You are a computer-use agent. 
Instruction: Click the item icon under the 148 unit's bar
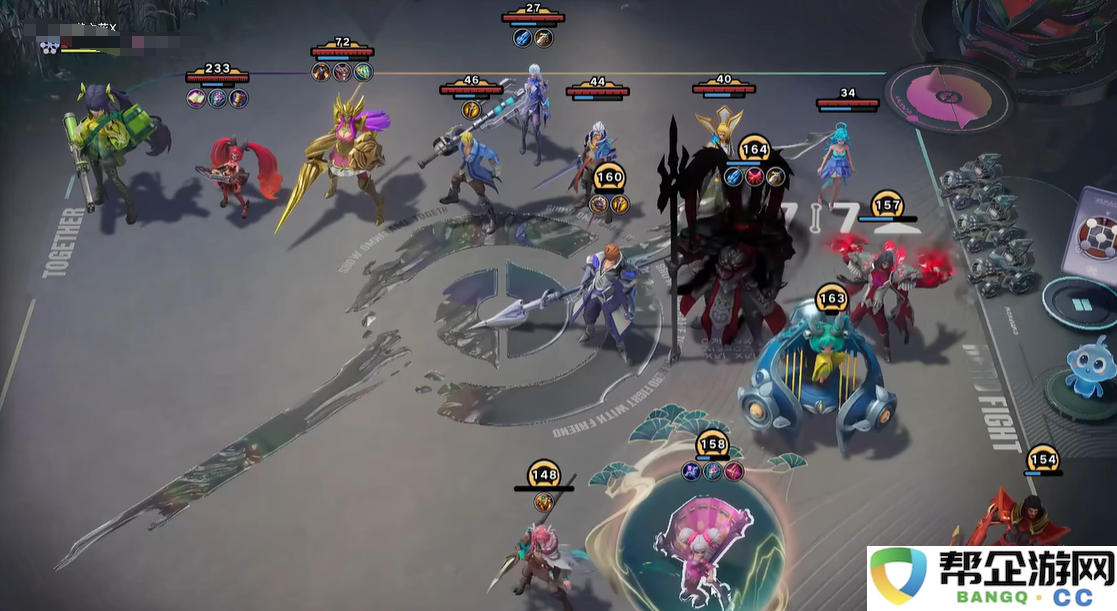[x=544, y=502]
